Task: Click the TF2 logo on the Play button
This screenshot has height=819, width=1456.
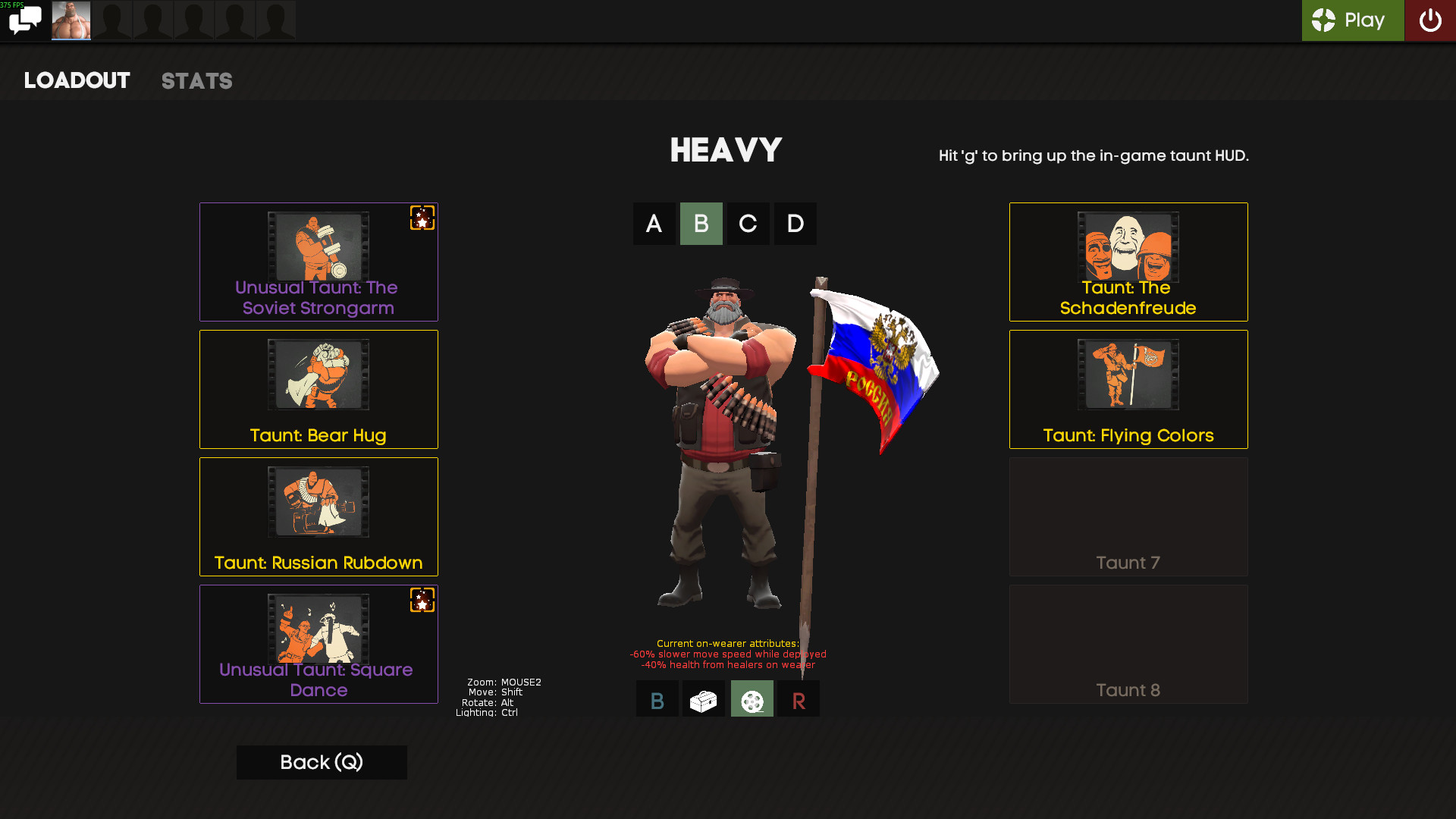Action: click(1322, 20)
